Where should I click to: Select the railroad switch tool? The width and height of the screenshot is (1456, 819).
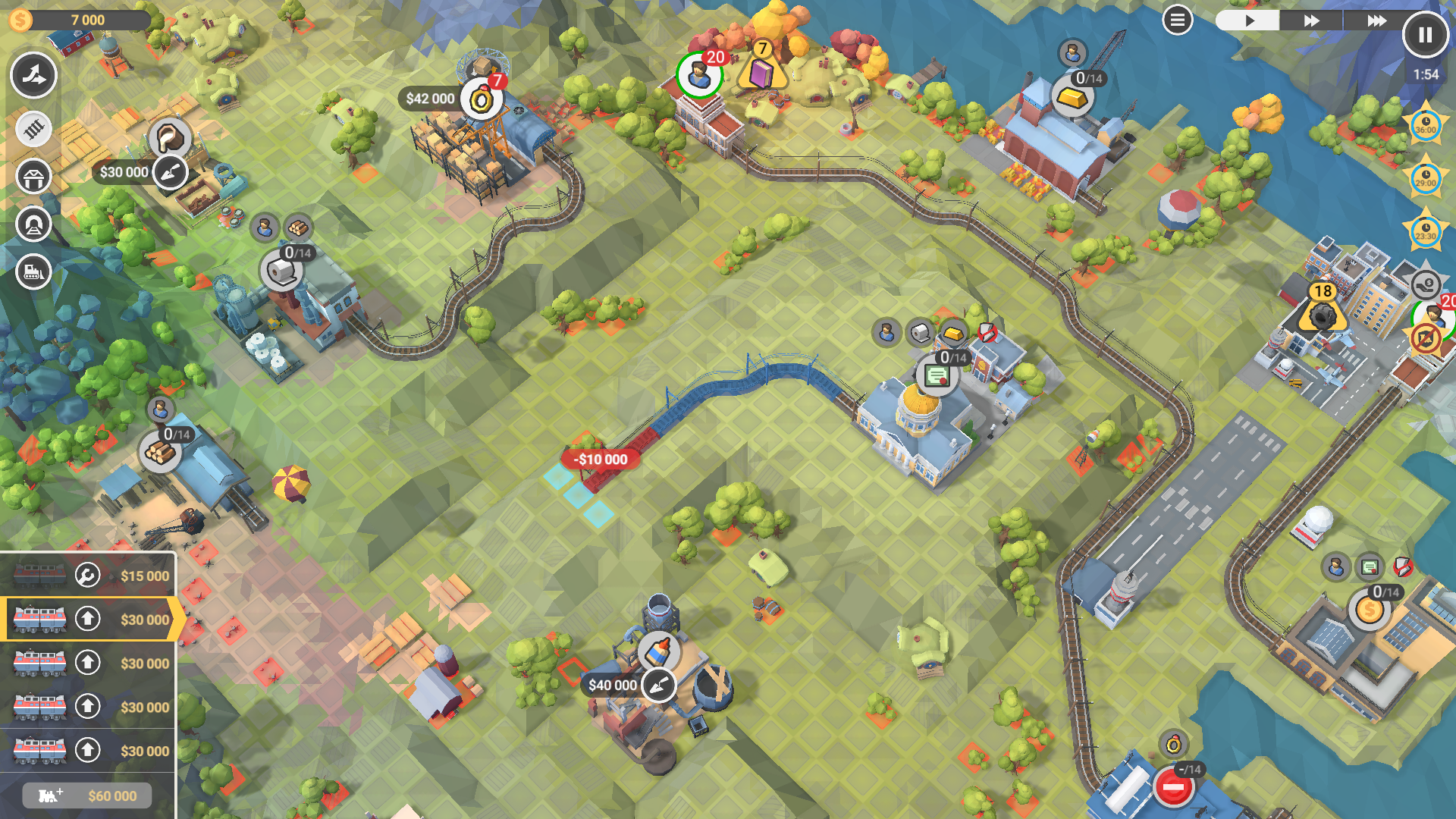pyautogui.click(x=33, y=76)
